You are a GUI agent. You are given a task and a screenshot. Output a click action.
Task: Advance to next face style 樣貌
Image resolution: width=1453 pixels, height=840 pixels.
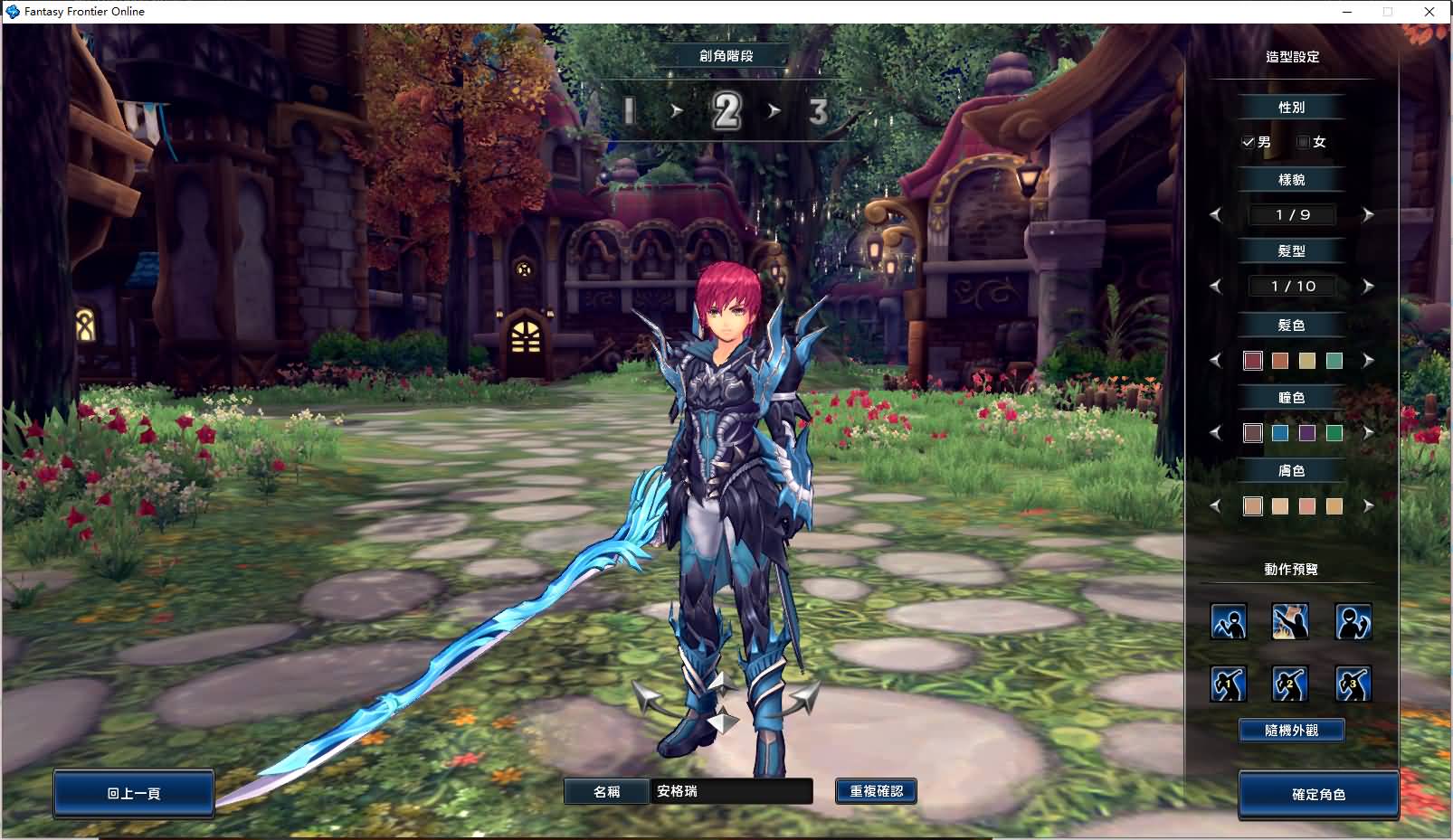pyautogui.click(x=1368, y=214)
